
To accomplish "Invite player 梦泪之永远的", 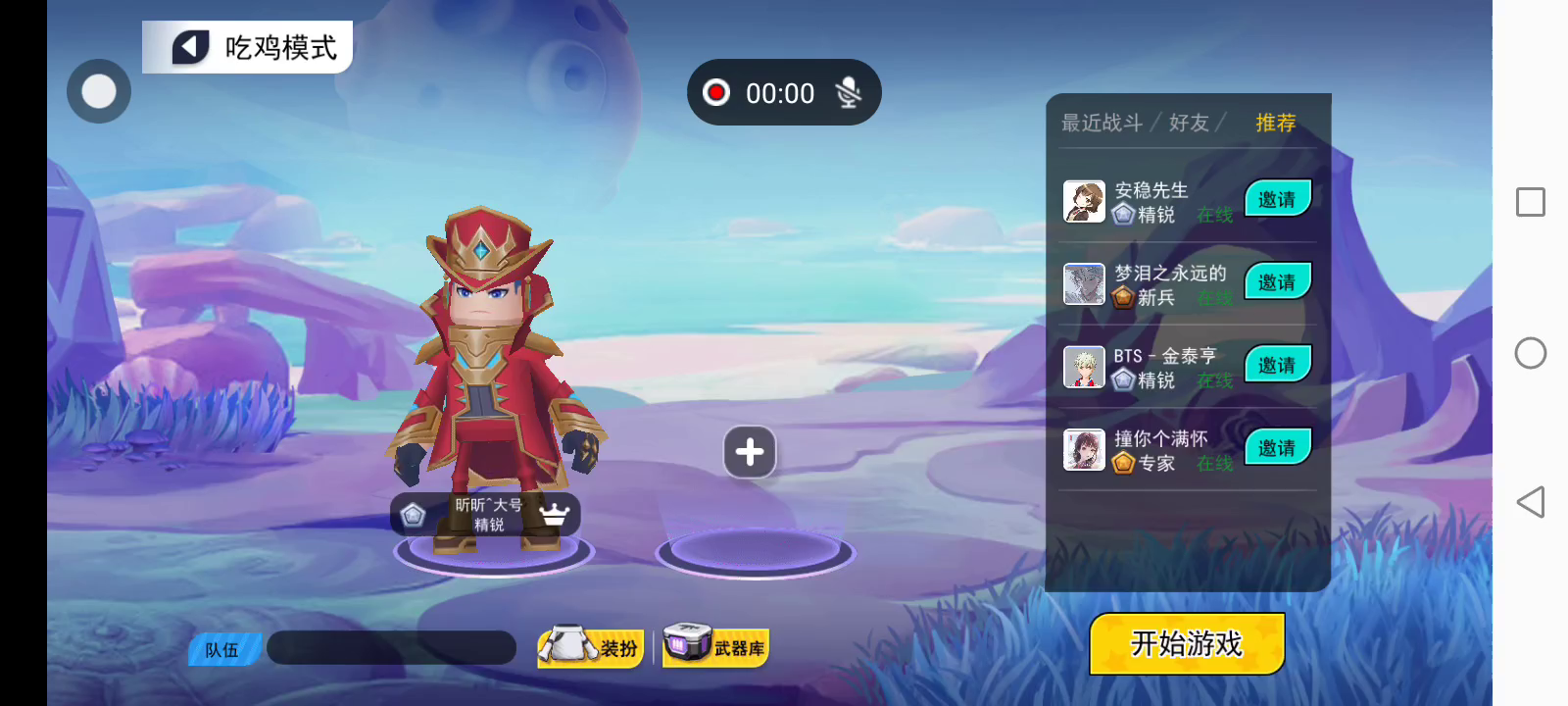I will click(x=1277, y=282).
